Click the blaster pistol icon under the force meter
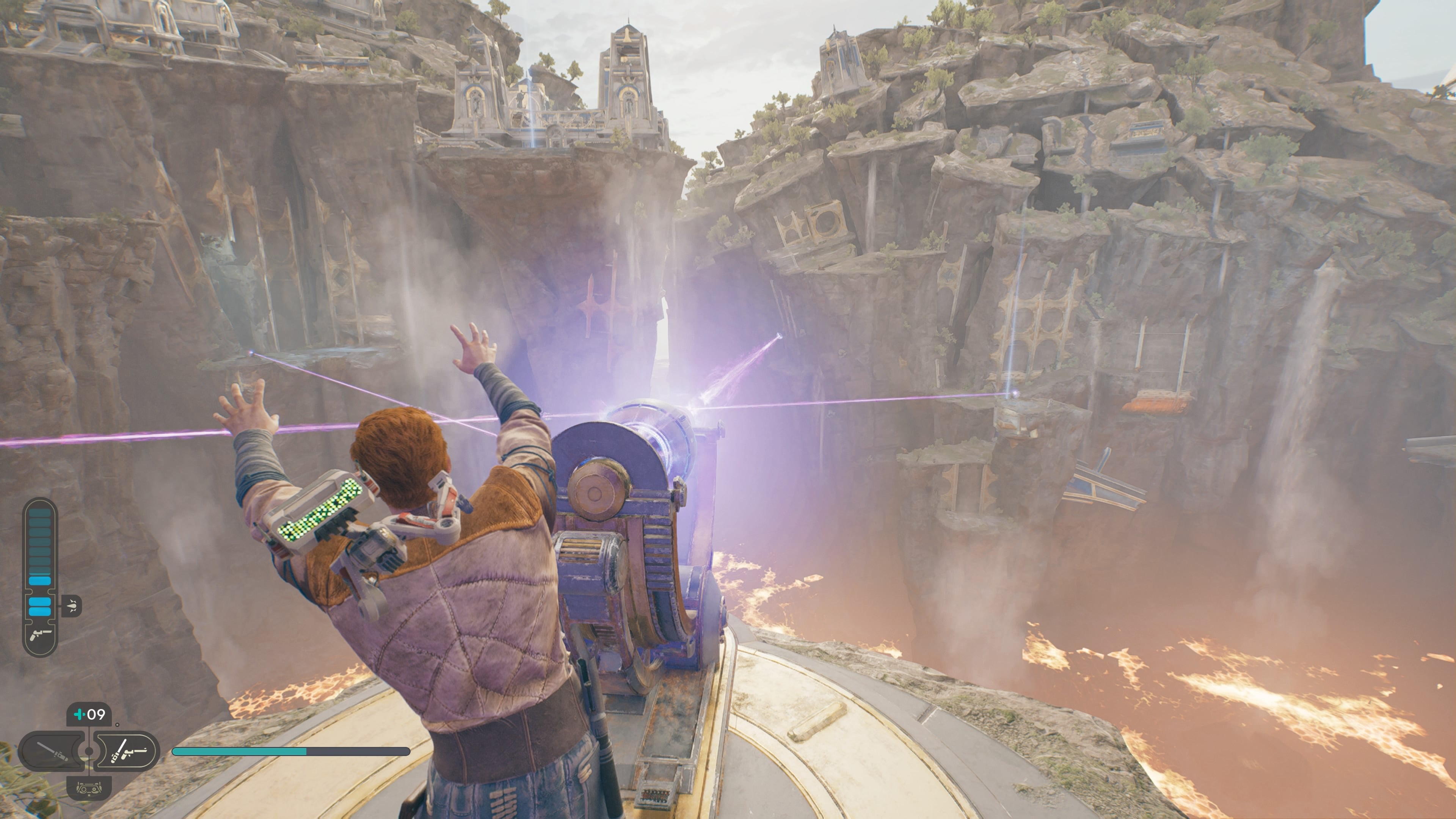This screenshot has height=819, width=1456. click(39, 634)
